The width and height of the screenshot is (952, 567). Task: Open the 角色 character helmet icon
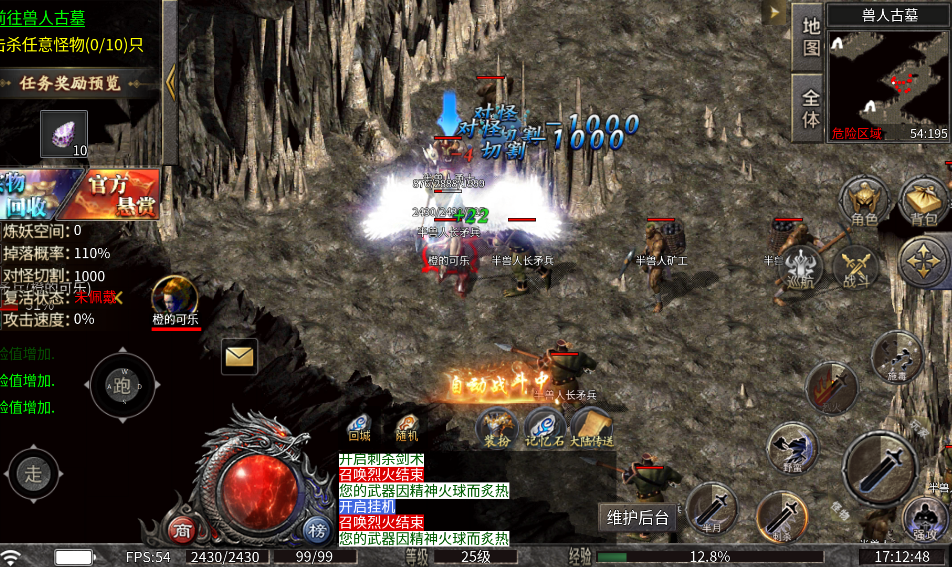click(x=864, y=201)
